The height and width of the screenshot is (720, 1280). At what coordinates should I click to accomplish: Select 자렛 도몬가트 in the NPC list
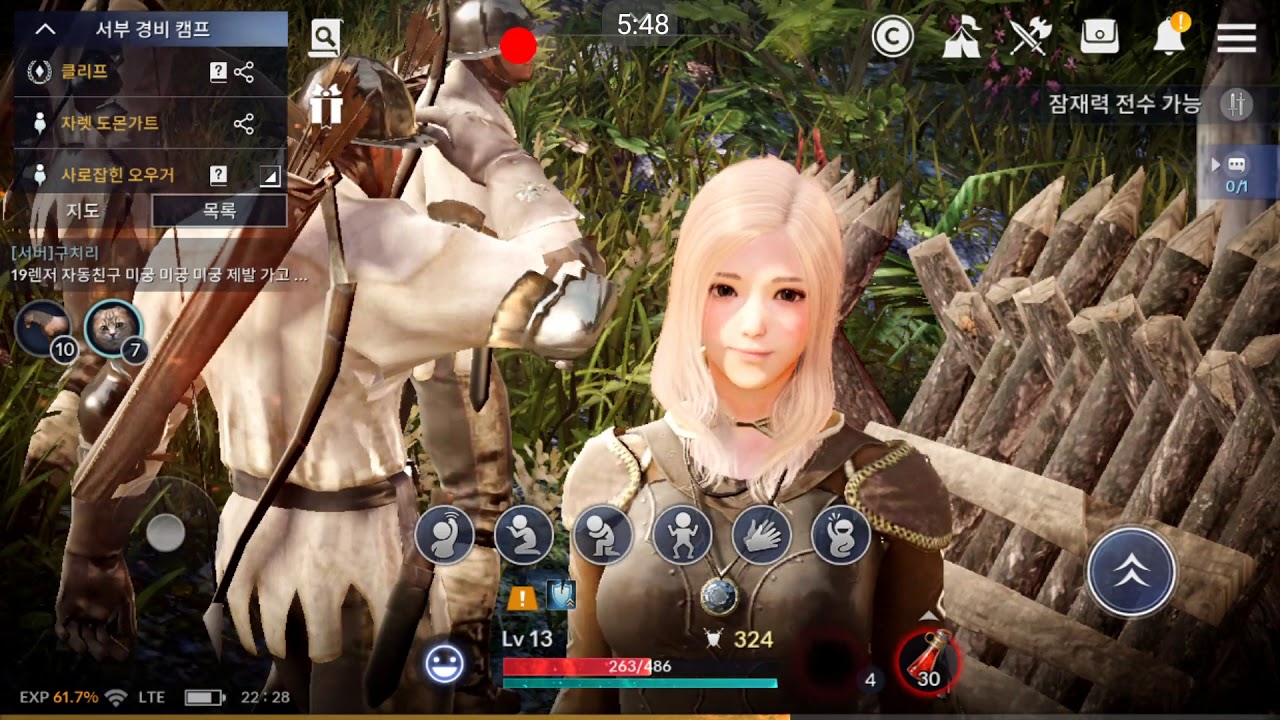click(x=109, y=123)
